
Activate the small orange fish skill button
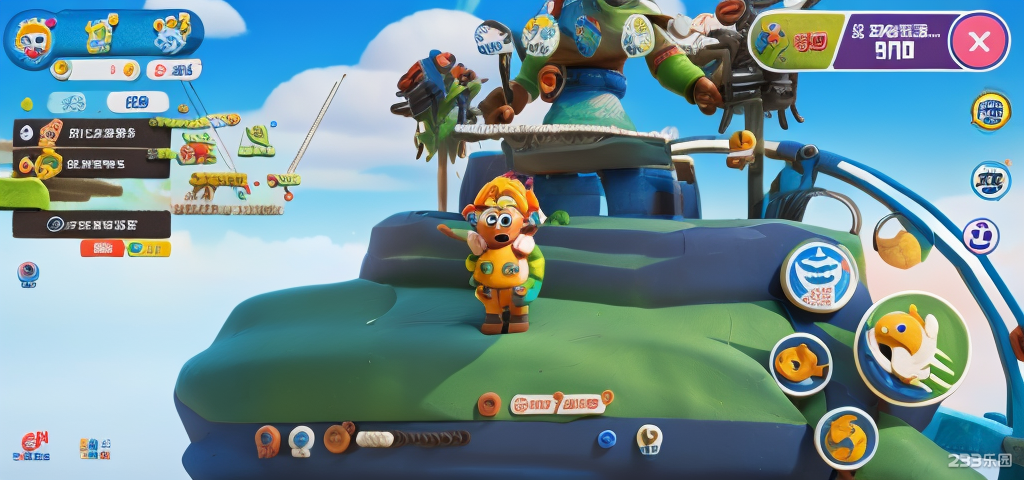click(801, 364)
